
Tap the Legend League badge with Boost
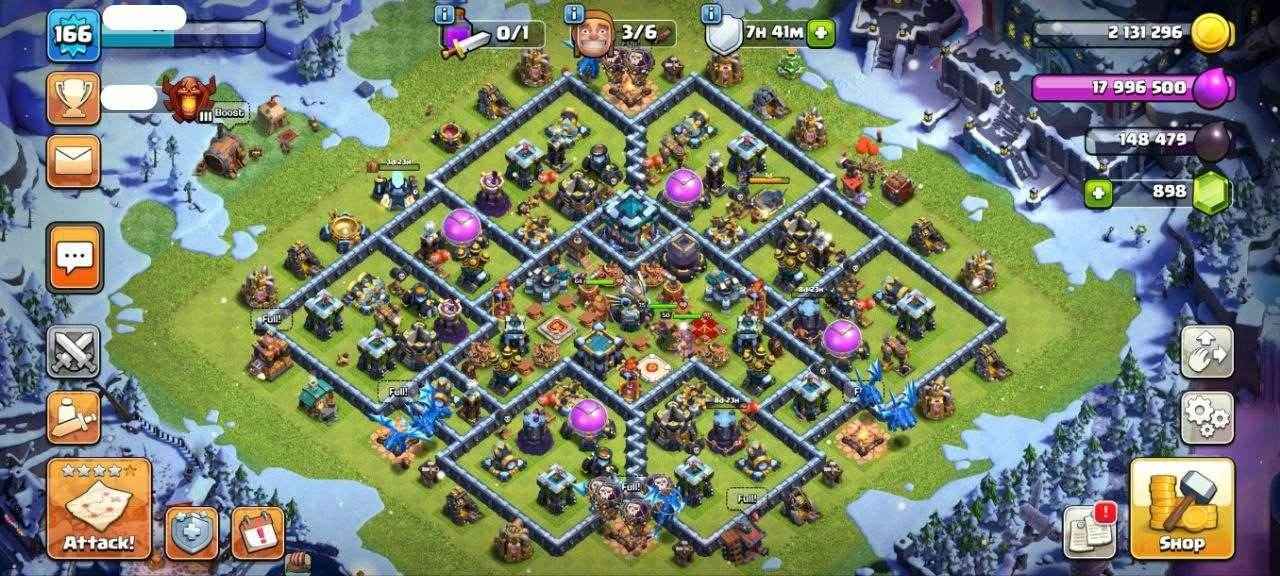[191, 99]
